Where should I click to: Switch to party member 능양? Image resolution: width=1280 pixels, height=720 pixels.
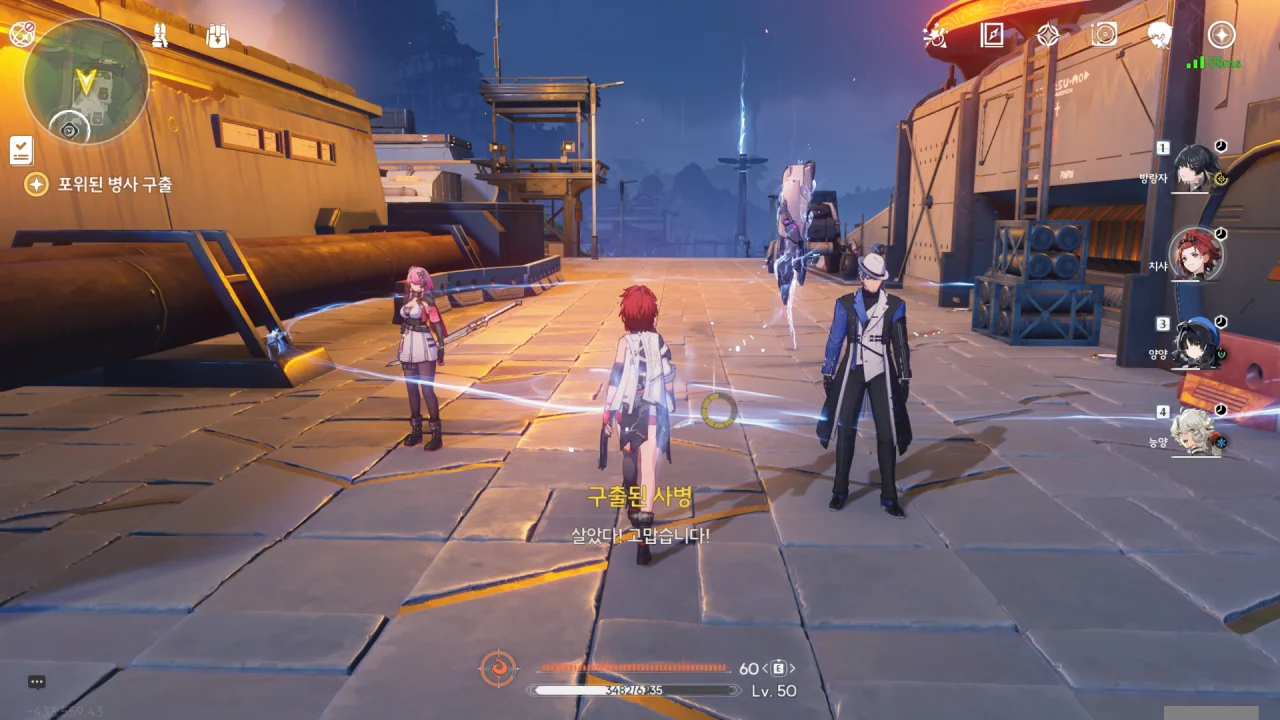coord(1196,430)
